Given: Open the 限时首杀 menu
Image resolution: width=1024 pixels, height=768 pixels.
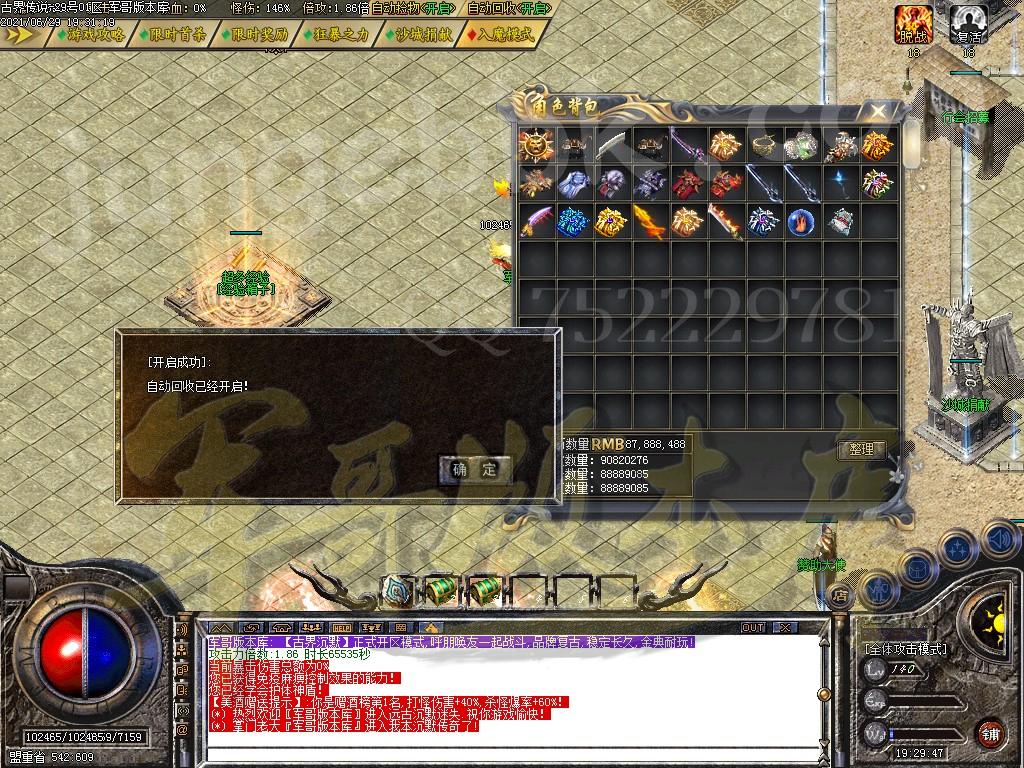Looking at the screenshot, I should (174, 34).
